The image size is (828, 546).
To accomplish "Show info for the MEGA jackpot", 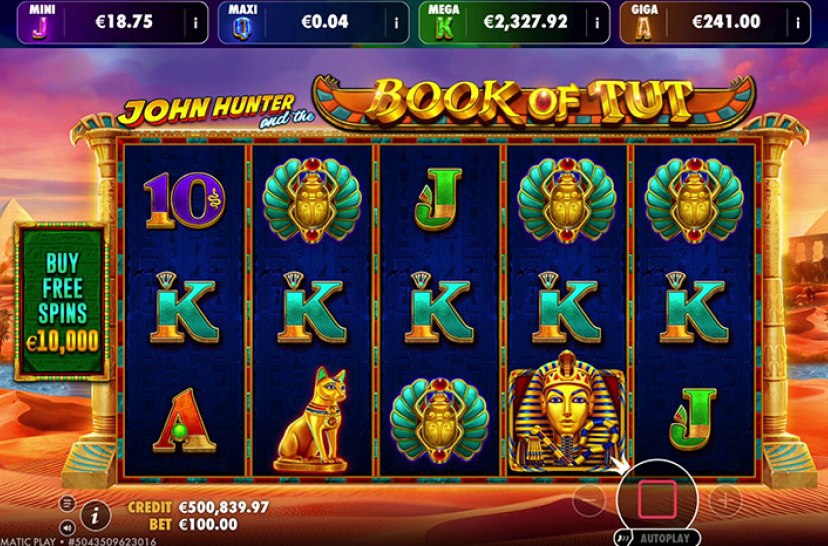I will click(x=597, y=21).
